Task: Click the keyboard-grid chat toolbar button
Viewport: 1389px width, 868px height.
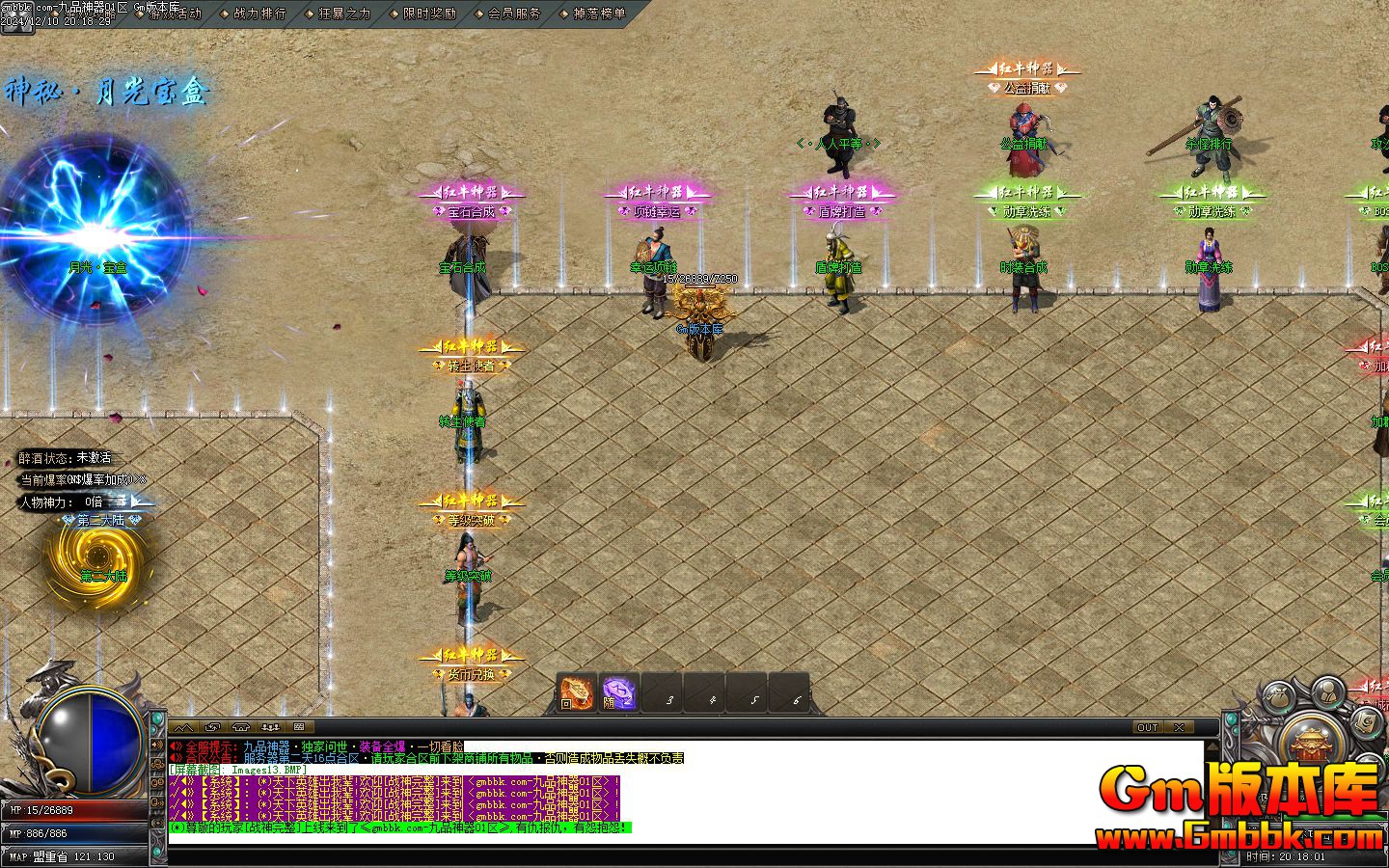Action: point(299,727)
